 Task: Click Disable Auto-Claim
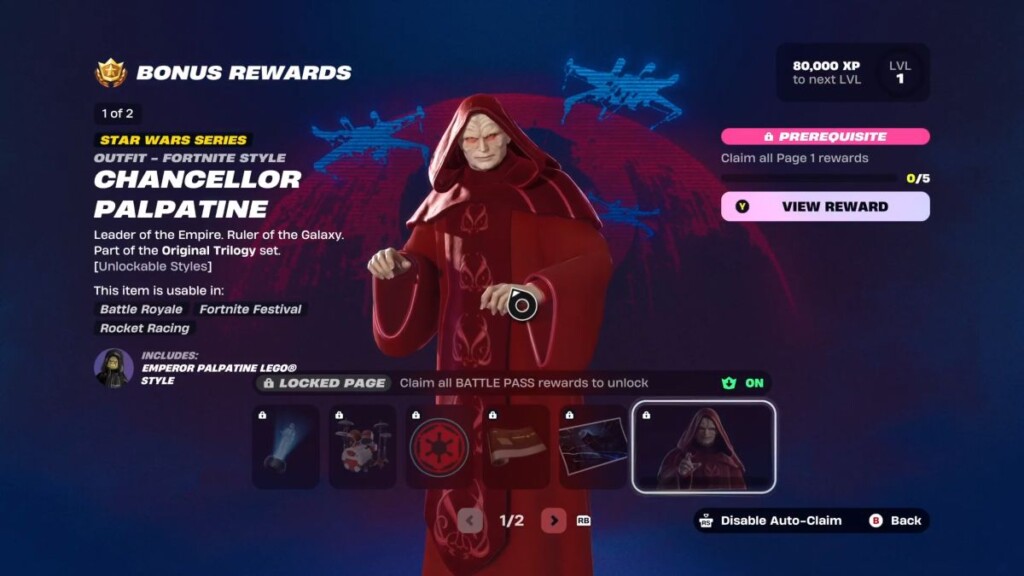point(770,520)
